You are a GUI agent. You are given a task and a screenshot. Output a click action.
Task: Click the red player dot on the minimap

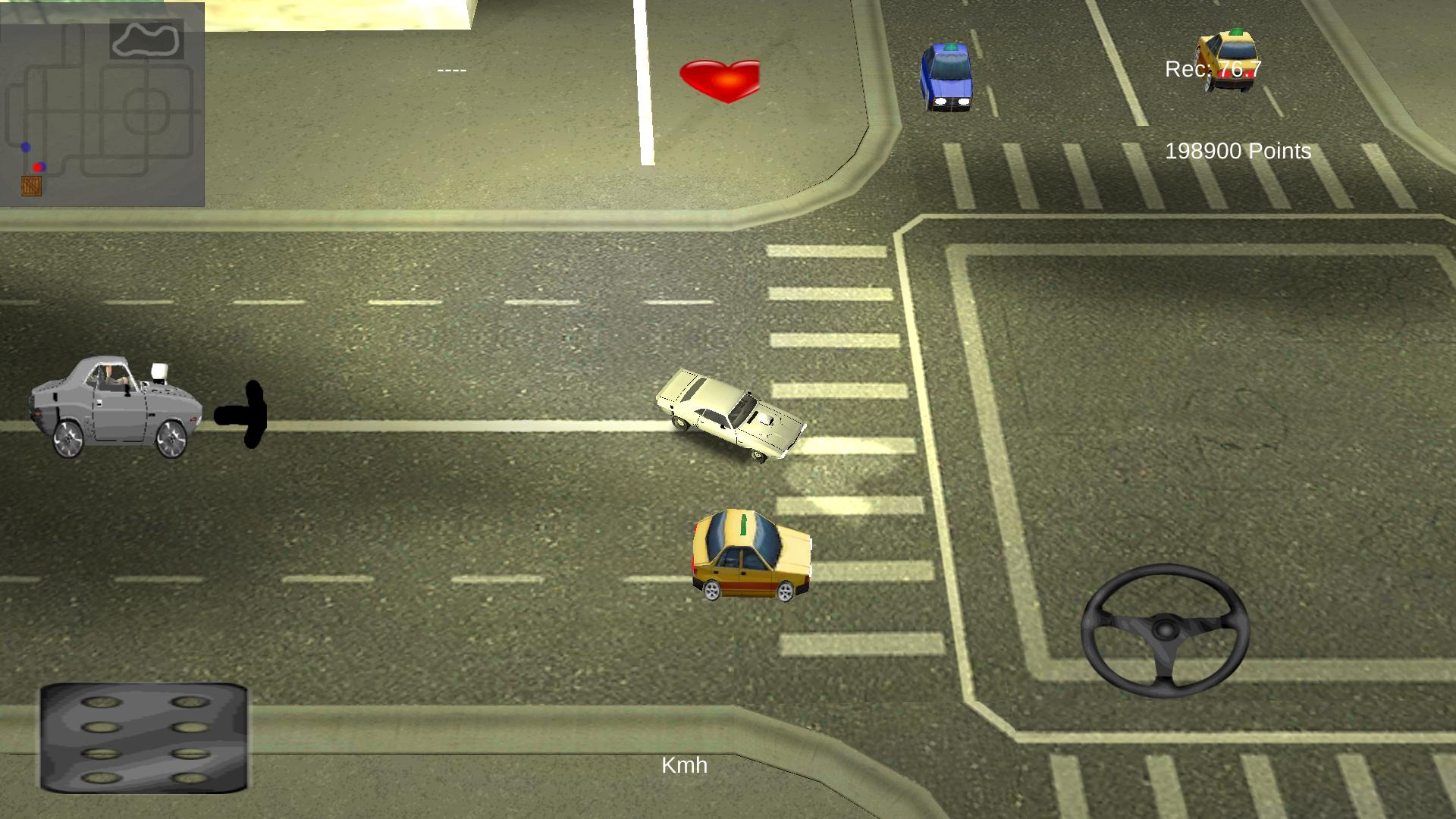37,168
